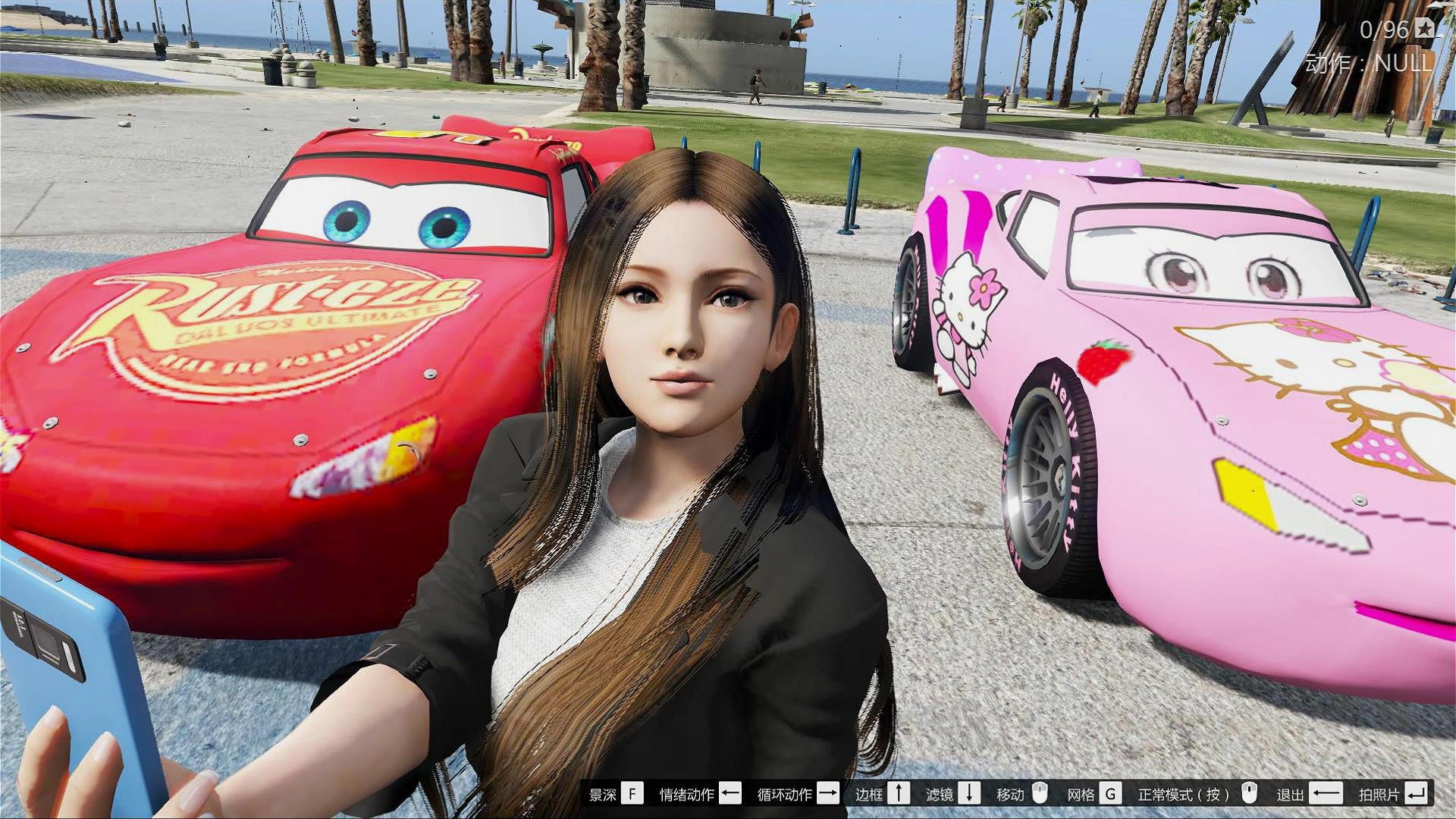Image resolution: width=1456 pixels, height=819 pixels.
Task: Select 正常模式（按） mode entry
Action: [x=1185, y=795]
